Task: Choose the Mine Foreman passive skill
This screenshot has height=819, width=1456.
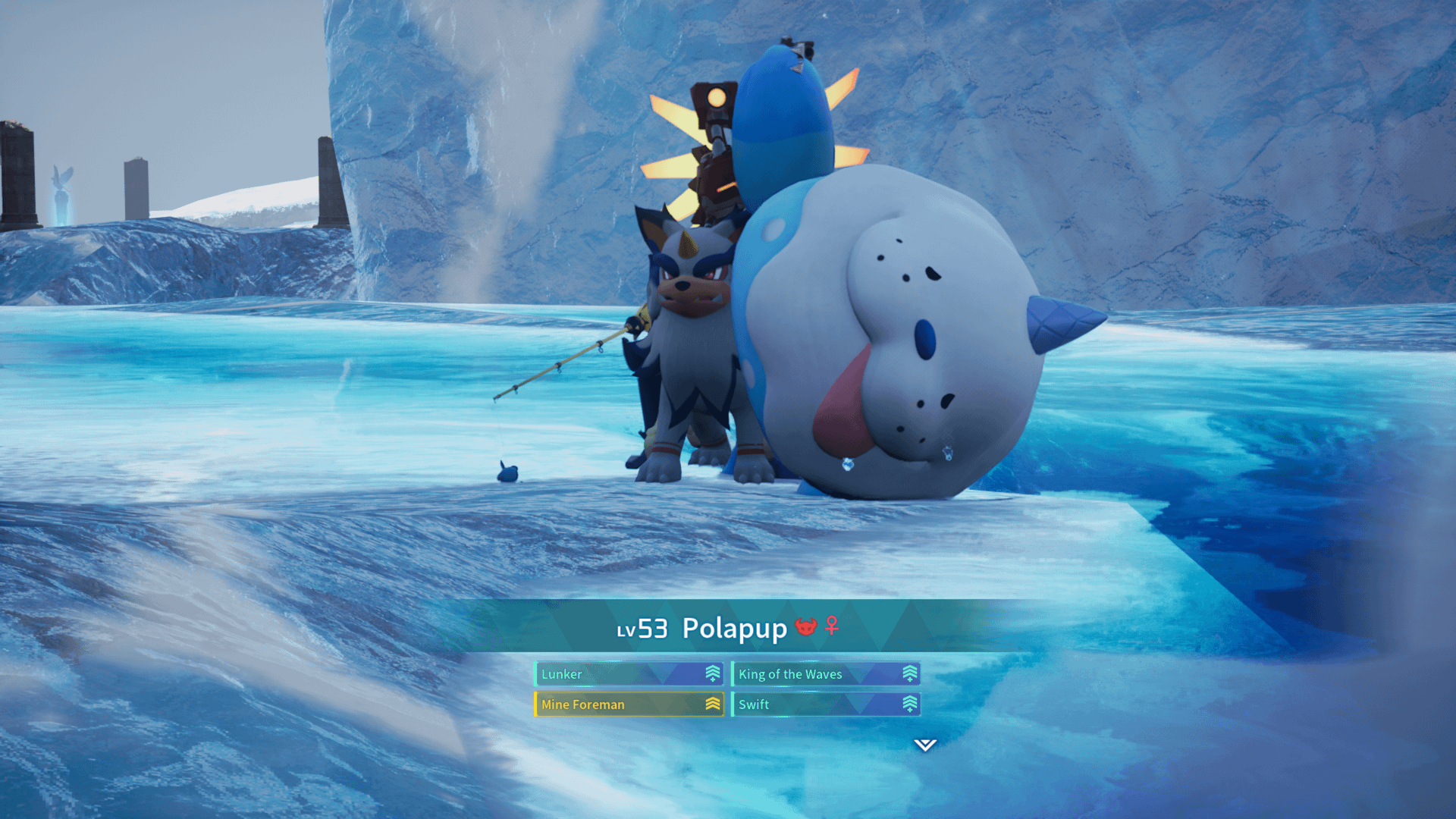Action: 629,704
